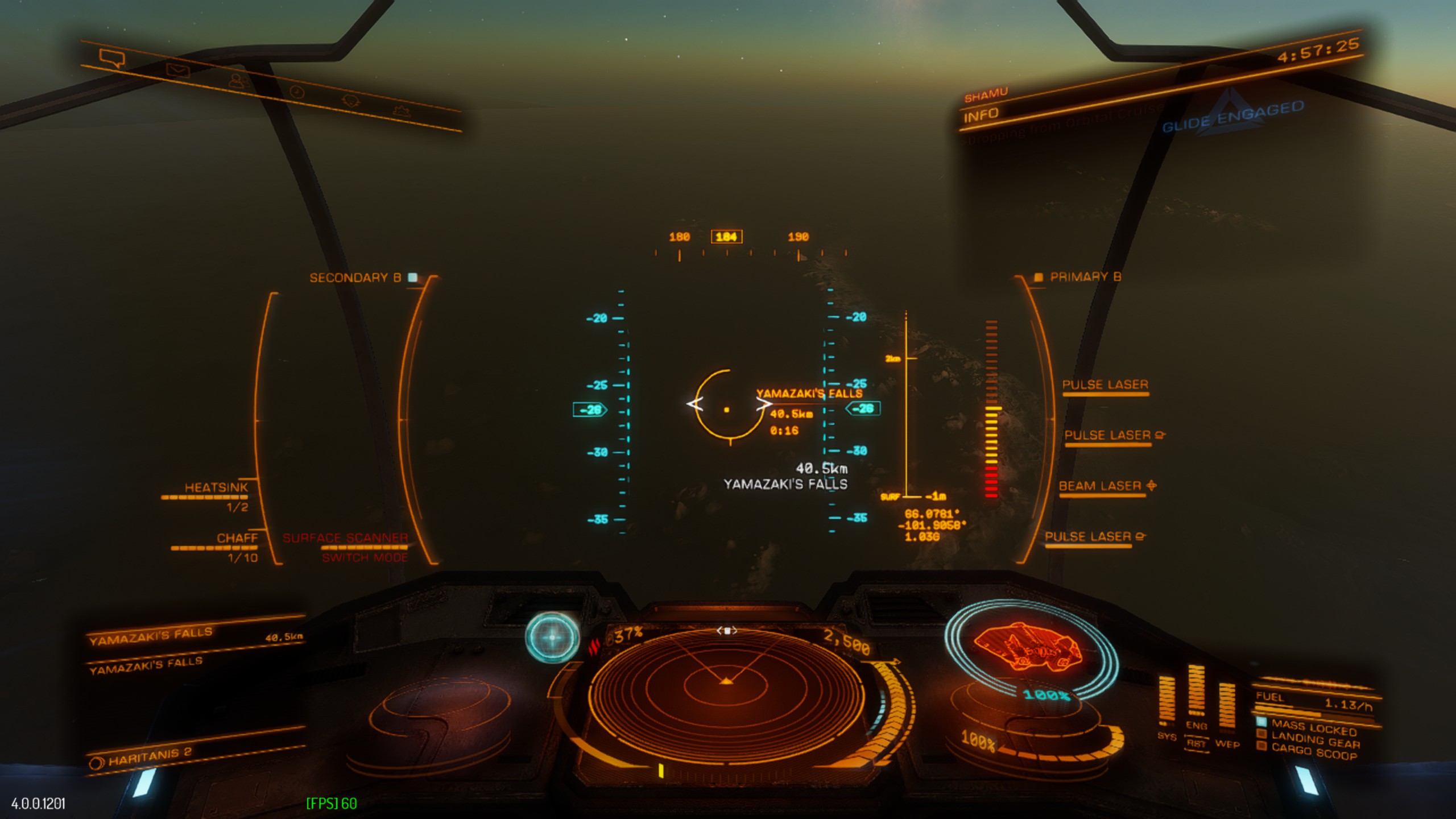Screen dimensions: 1456x819
Task: Select the Beam Laser weapon entry
Action: (x=1100, y=486)
